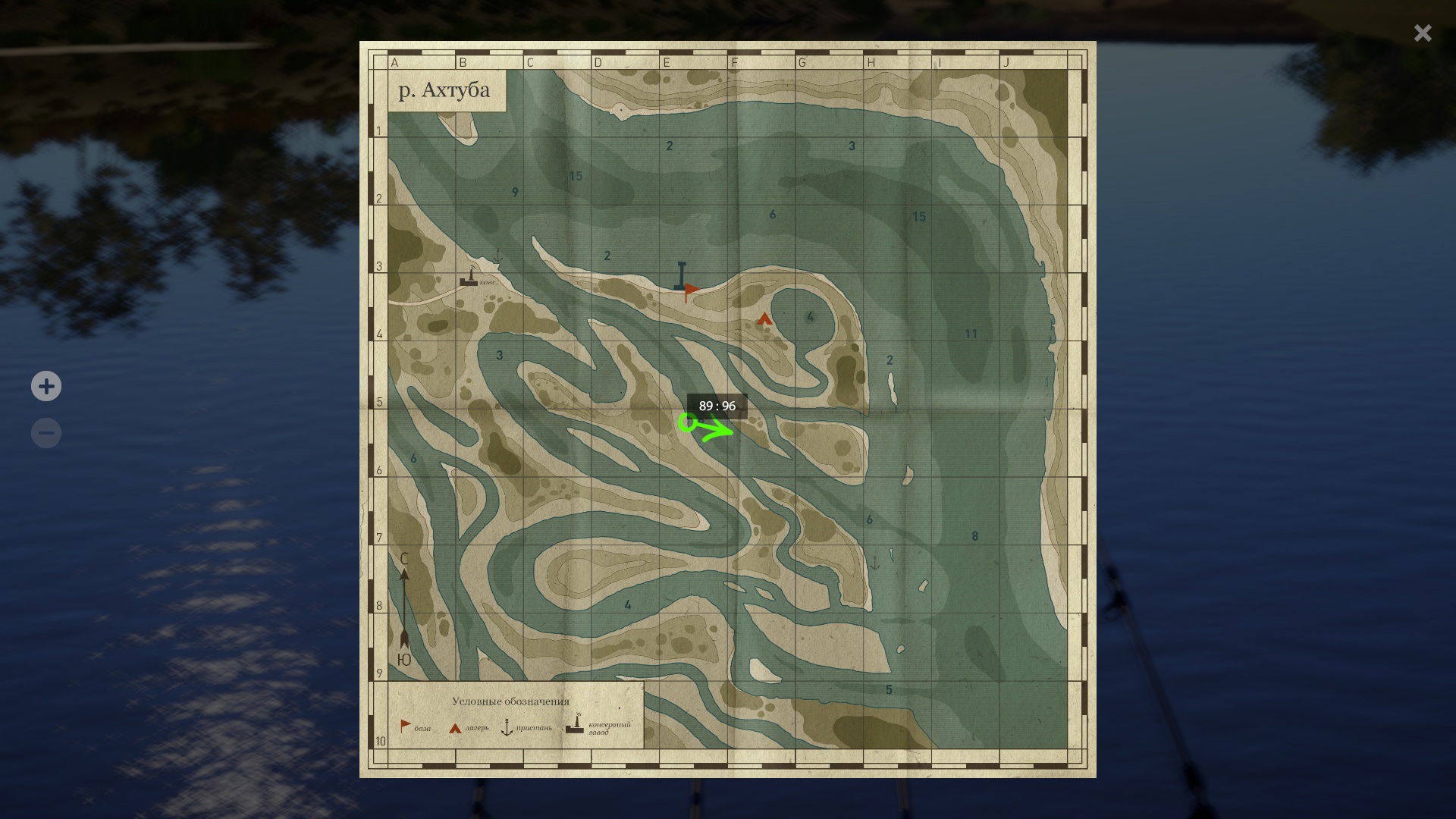Screen dimensions: 1456x819
Task: Click the pier anchor beside the cannery
Action: click(497, 256)
